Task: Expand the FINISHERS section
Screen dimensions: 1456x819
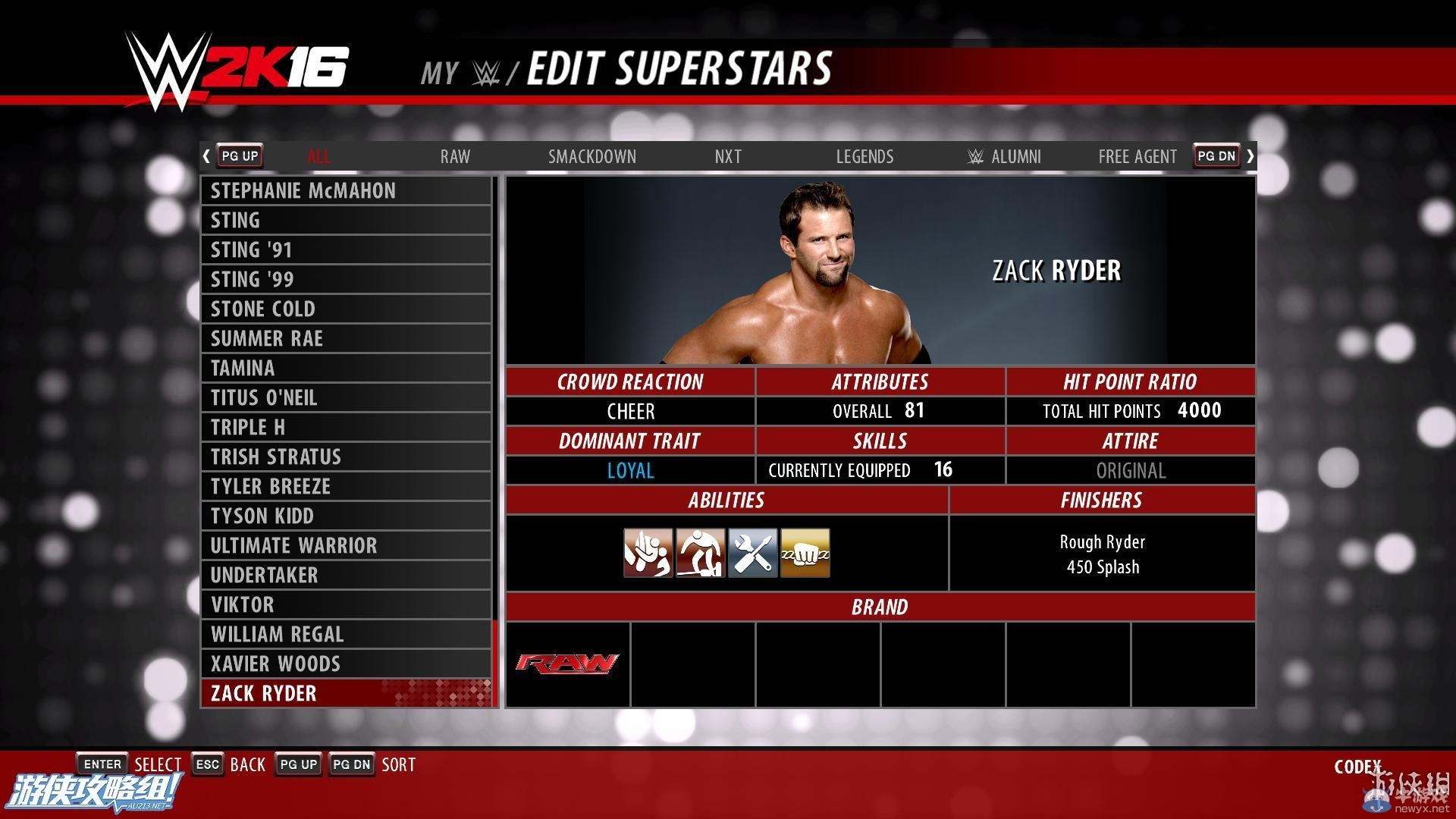Action: point(1103,500)
